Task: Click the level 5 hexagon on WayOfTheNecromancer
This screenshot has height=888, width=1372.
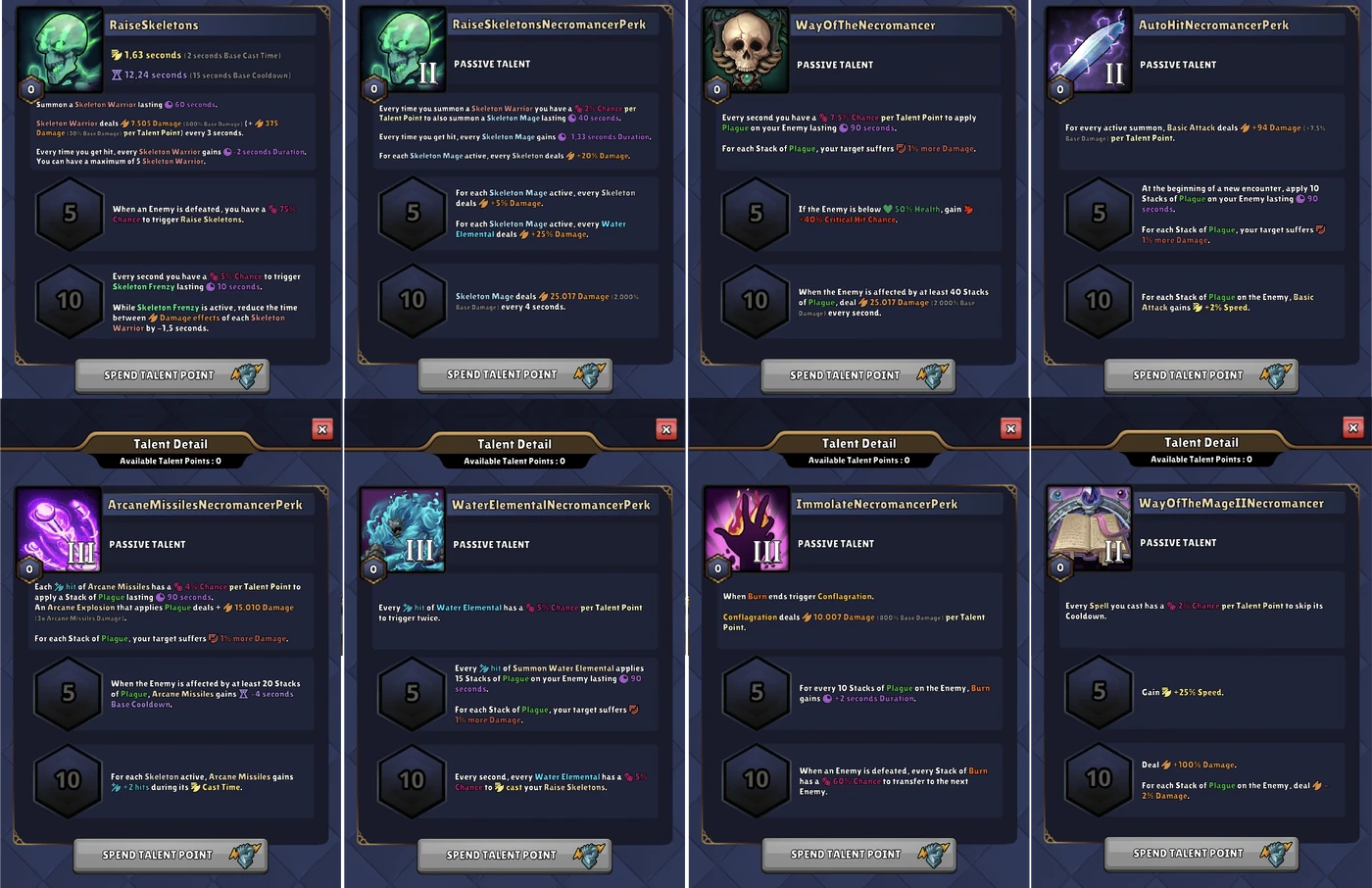Action: [x=756, y=215]
